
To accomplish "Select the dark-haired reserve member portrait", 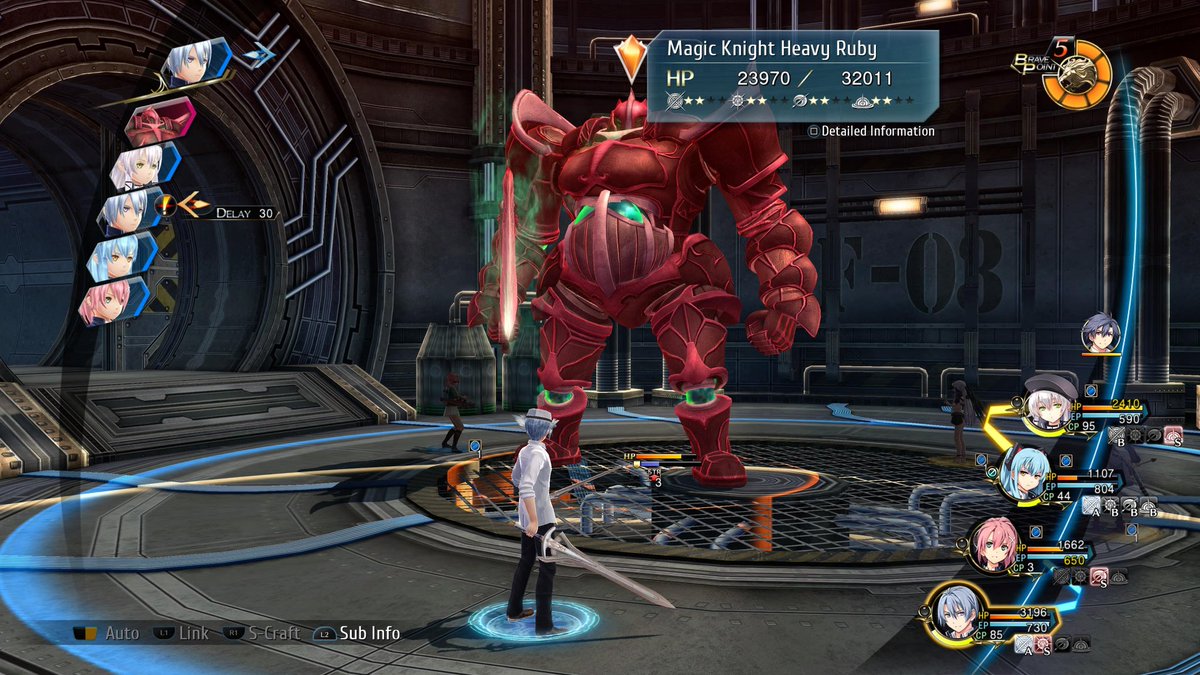I will pyautogui.click(x=1101, y=334).
